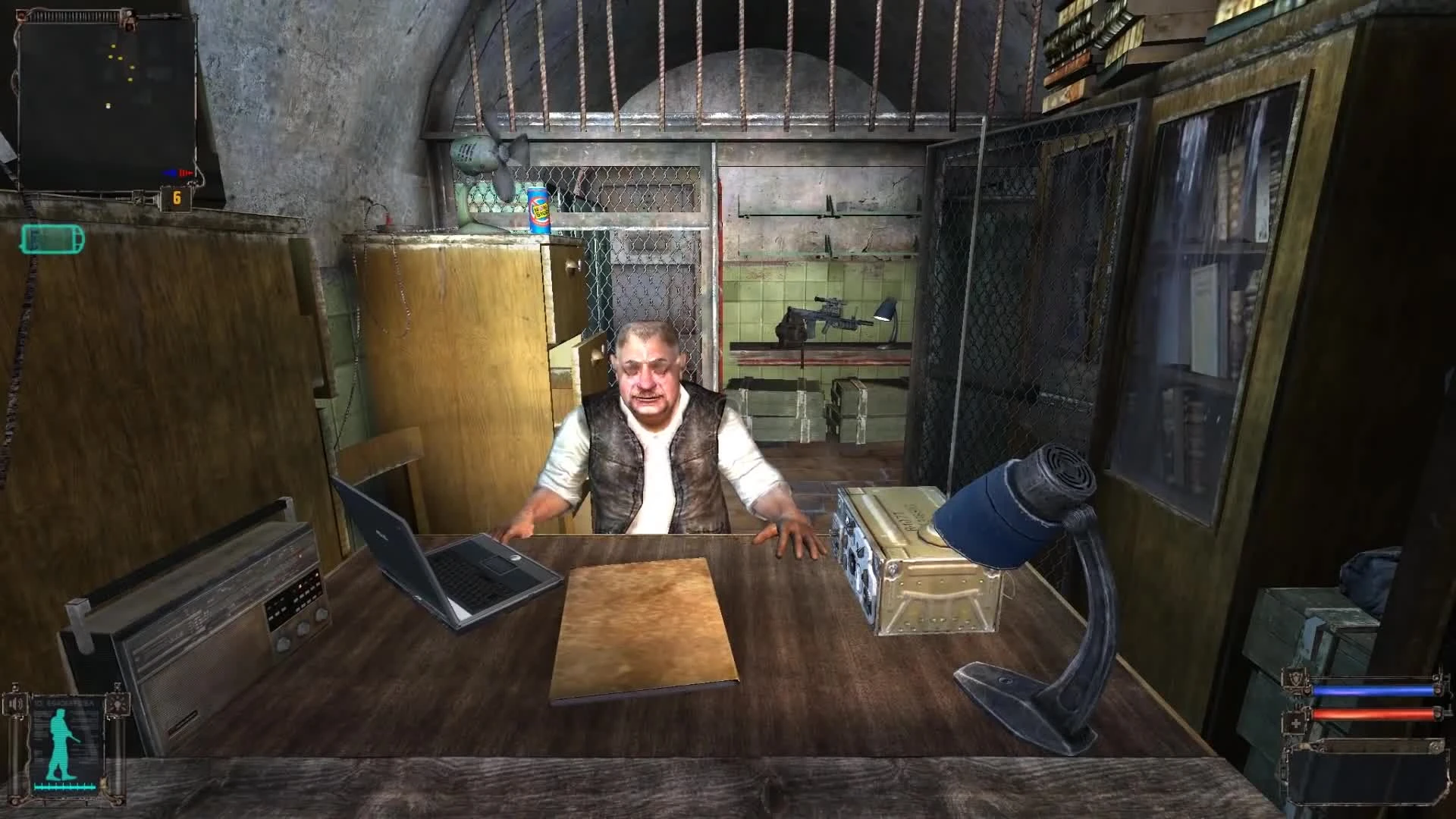Click the blue compass arrow on the minimap edge
The image size is (1456, 819).
(172, 172)
